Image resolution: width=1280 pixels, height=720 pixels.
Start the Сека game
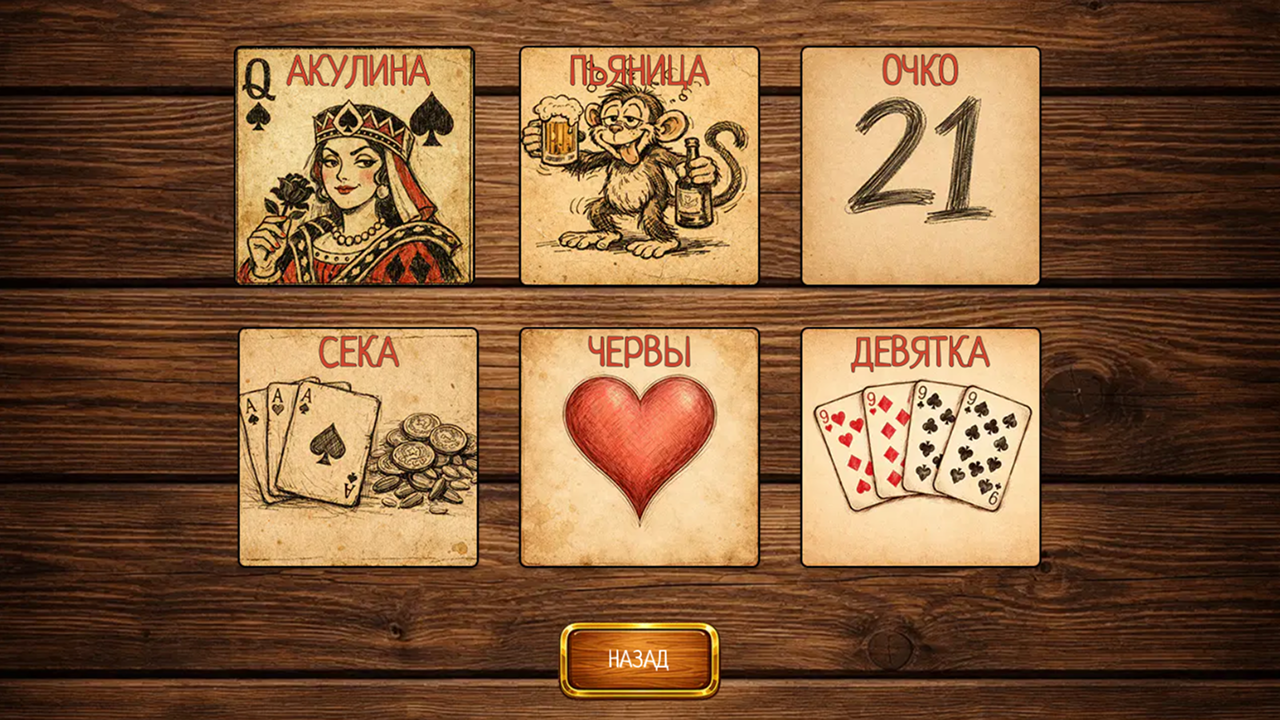point(357,445)
